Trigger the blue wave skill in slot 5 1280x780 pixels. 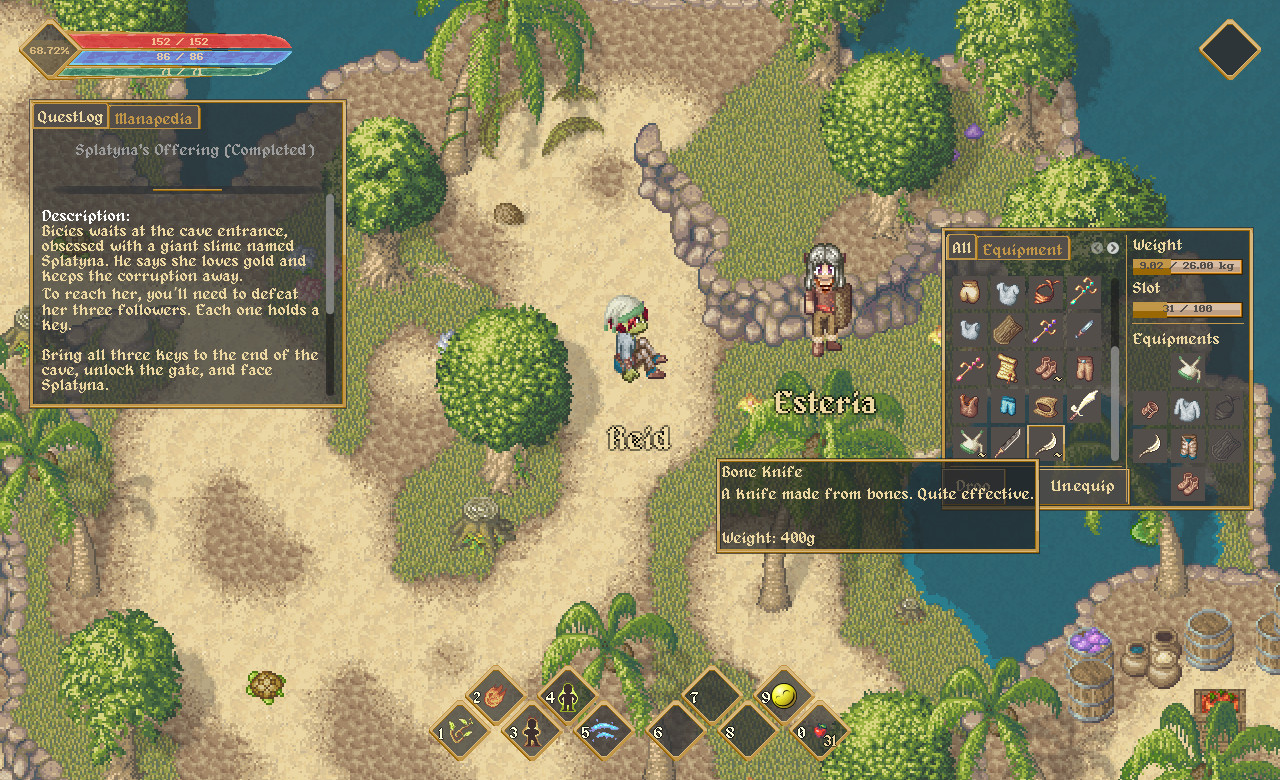pyautogui.click(x=602, y=732)
